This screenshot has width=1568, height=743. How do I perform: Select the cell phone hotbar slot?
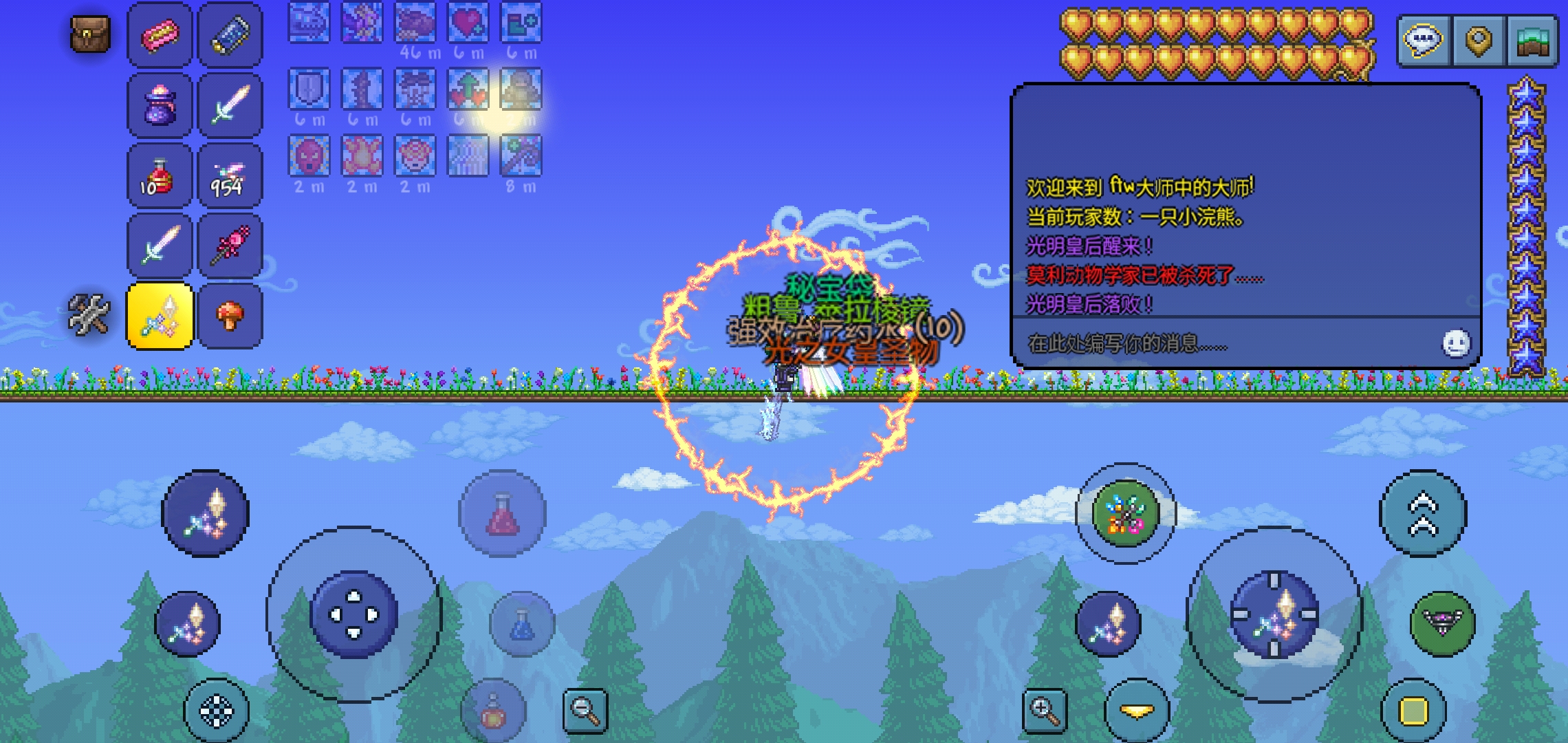click(230, 35)
